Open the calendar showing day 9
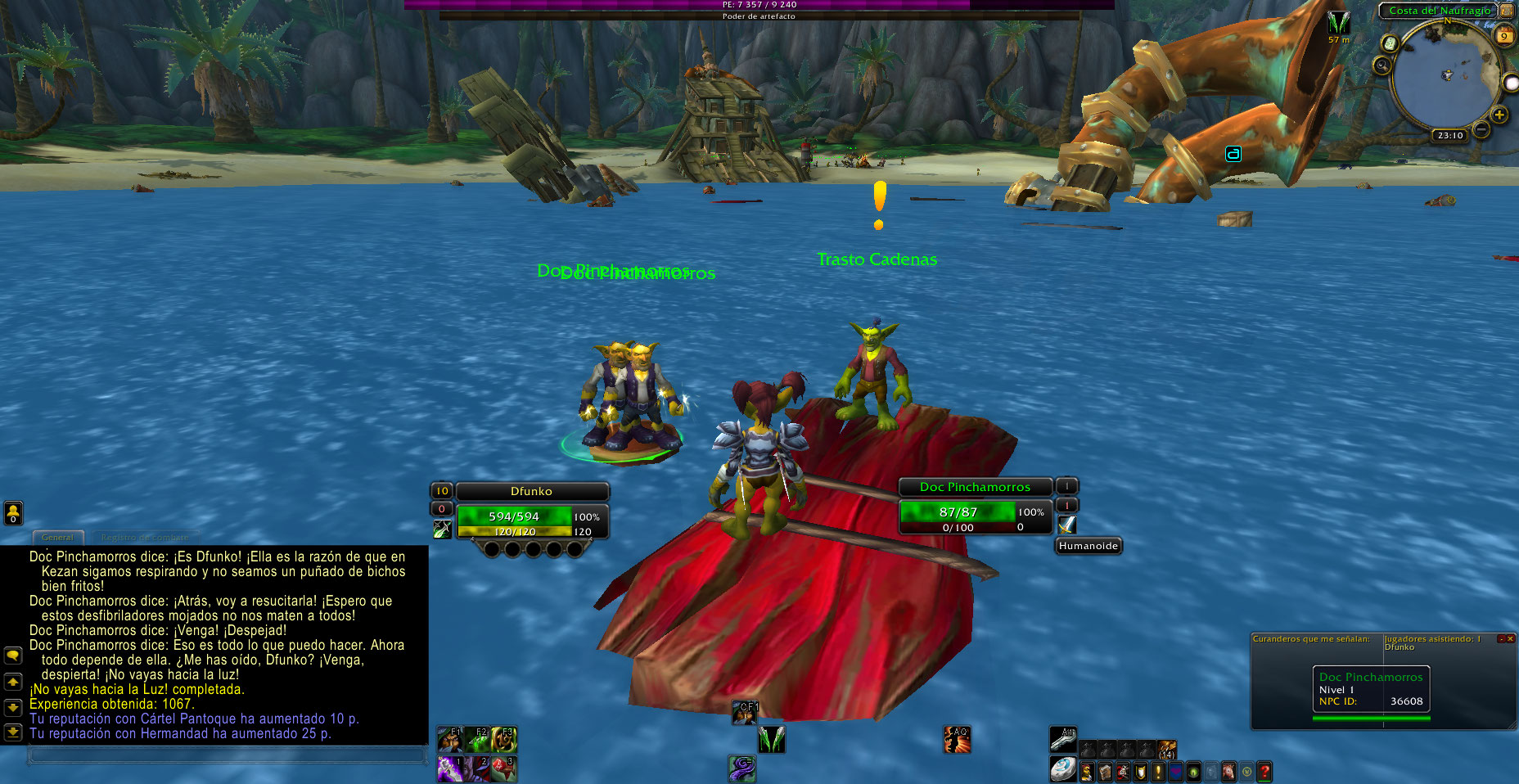Viewport: 1519px width, 784px height. tap(1504, 36)
